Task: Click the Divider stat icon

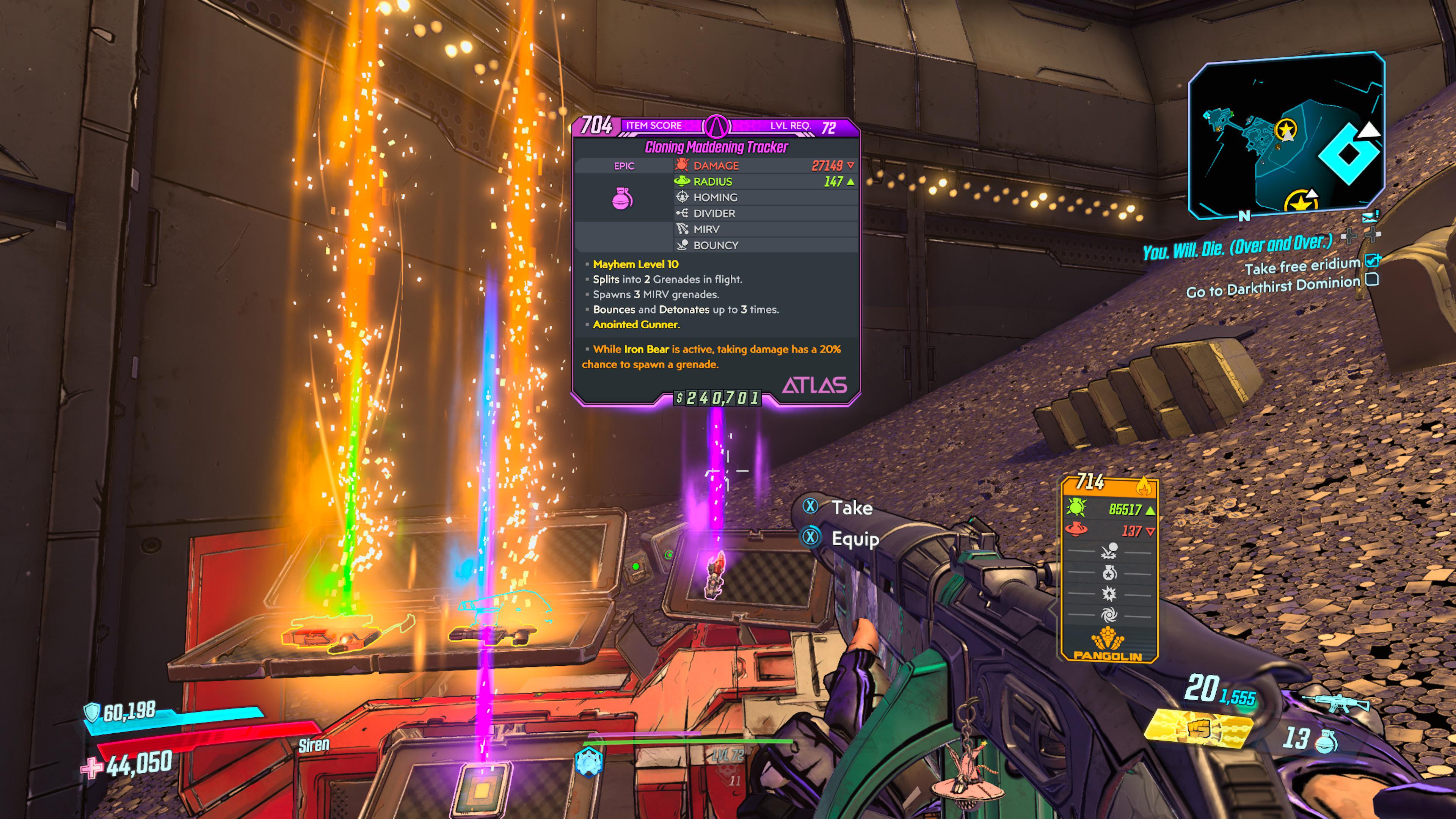Action: pos(683,213)
